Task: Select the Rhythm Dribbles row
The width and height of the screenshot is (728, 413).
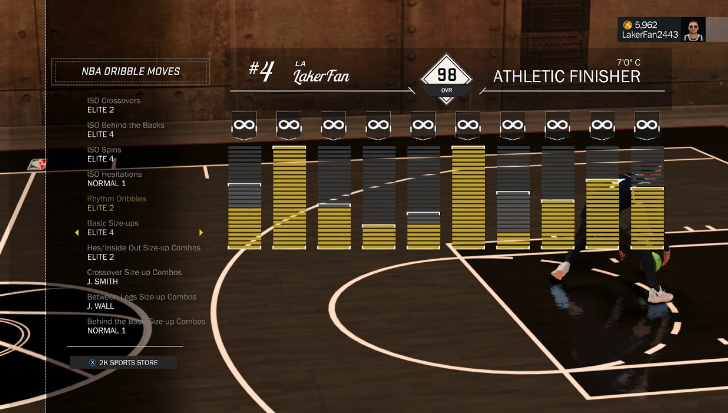Action: click(x=116, y=203)
